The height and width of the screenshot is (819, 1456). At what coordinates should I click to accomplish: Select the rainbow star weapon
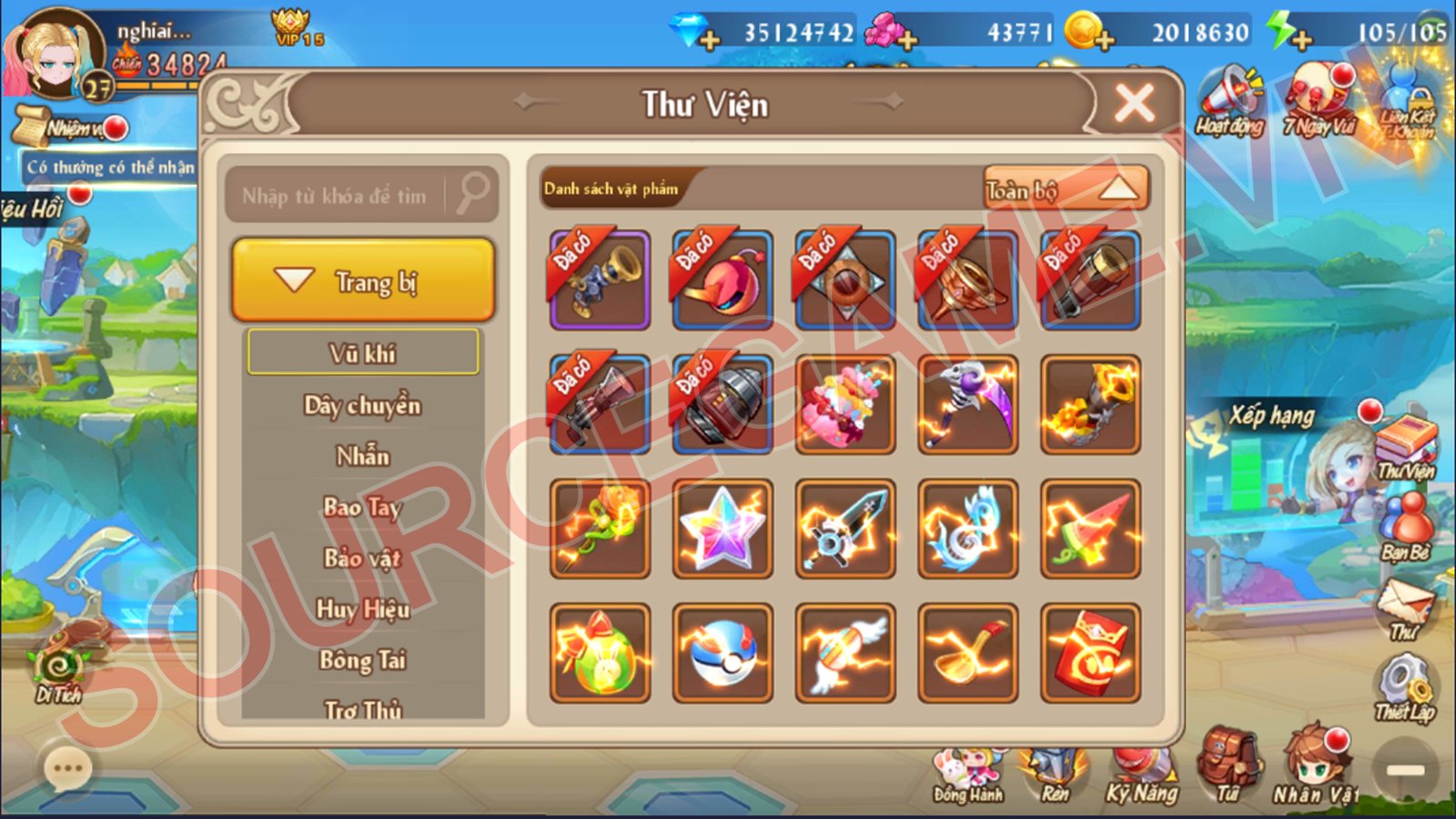point(723,529)
